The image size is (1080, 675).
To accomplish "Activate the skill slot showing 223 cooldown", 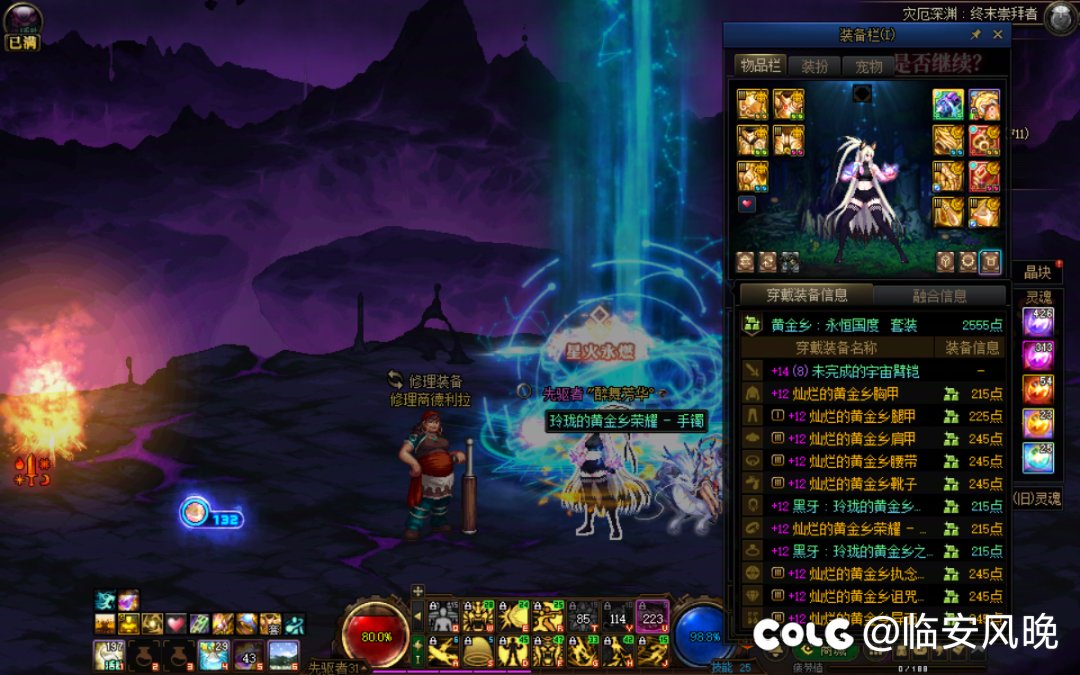I will (x=653, y=617).
